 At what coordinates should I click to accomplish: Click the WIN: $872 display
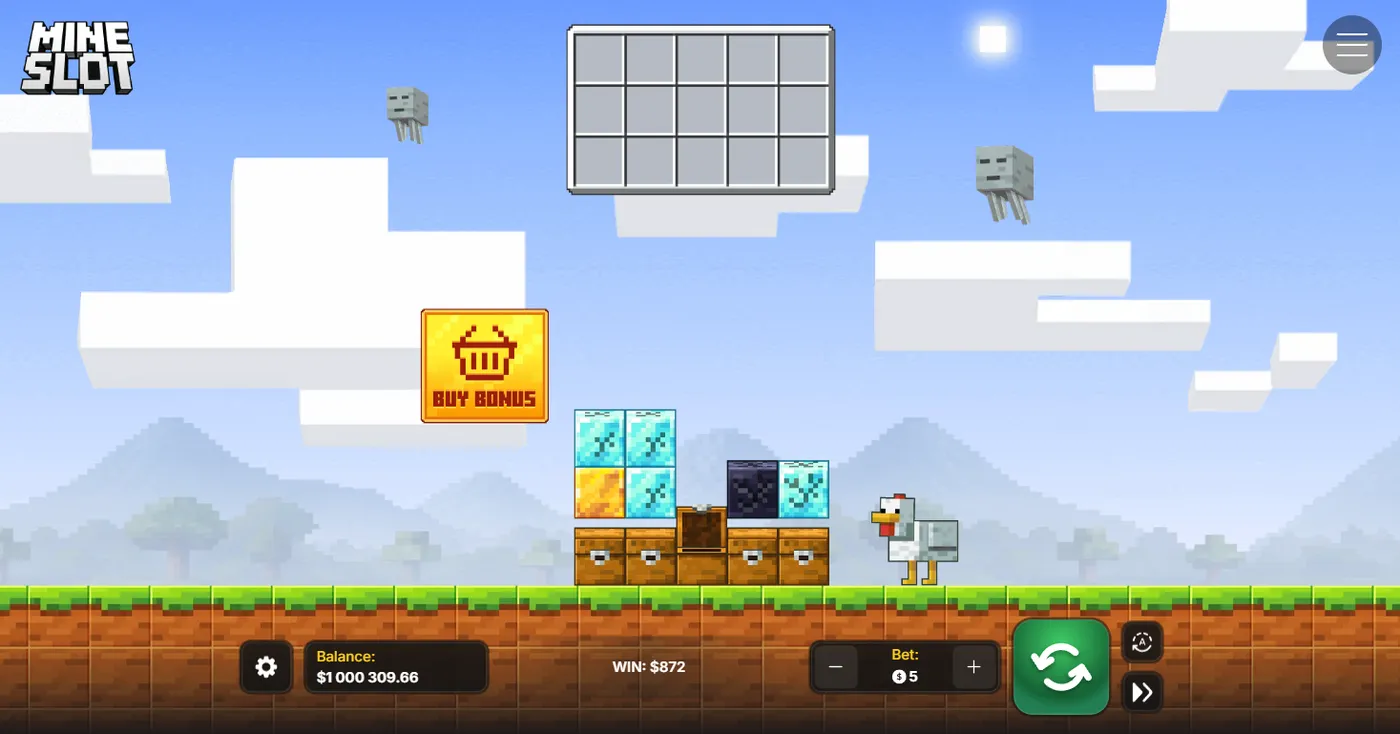648,665
